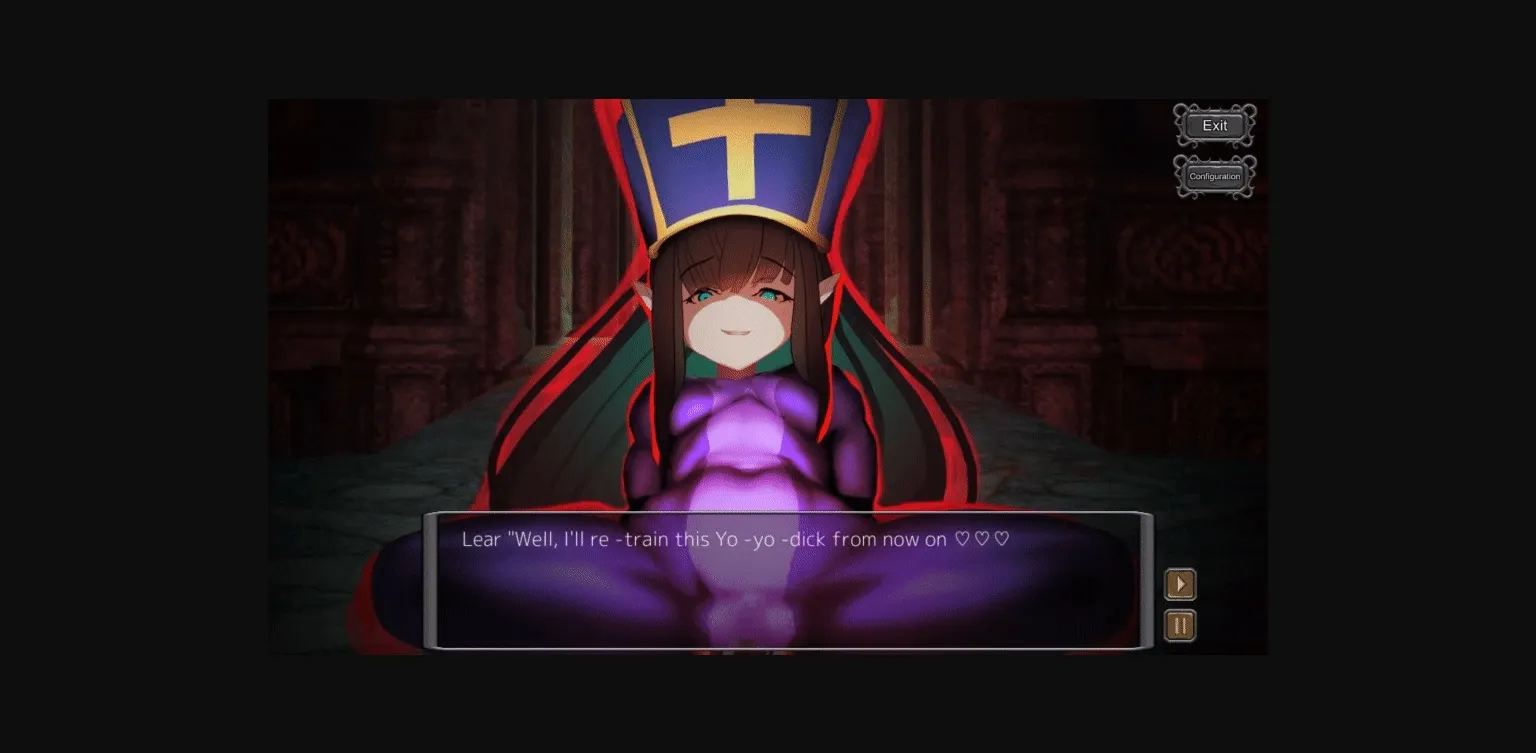Open the Configuration settings panel
This screenshot has width=1536, height=753.
point(1214,176)
